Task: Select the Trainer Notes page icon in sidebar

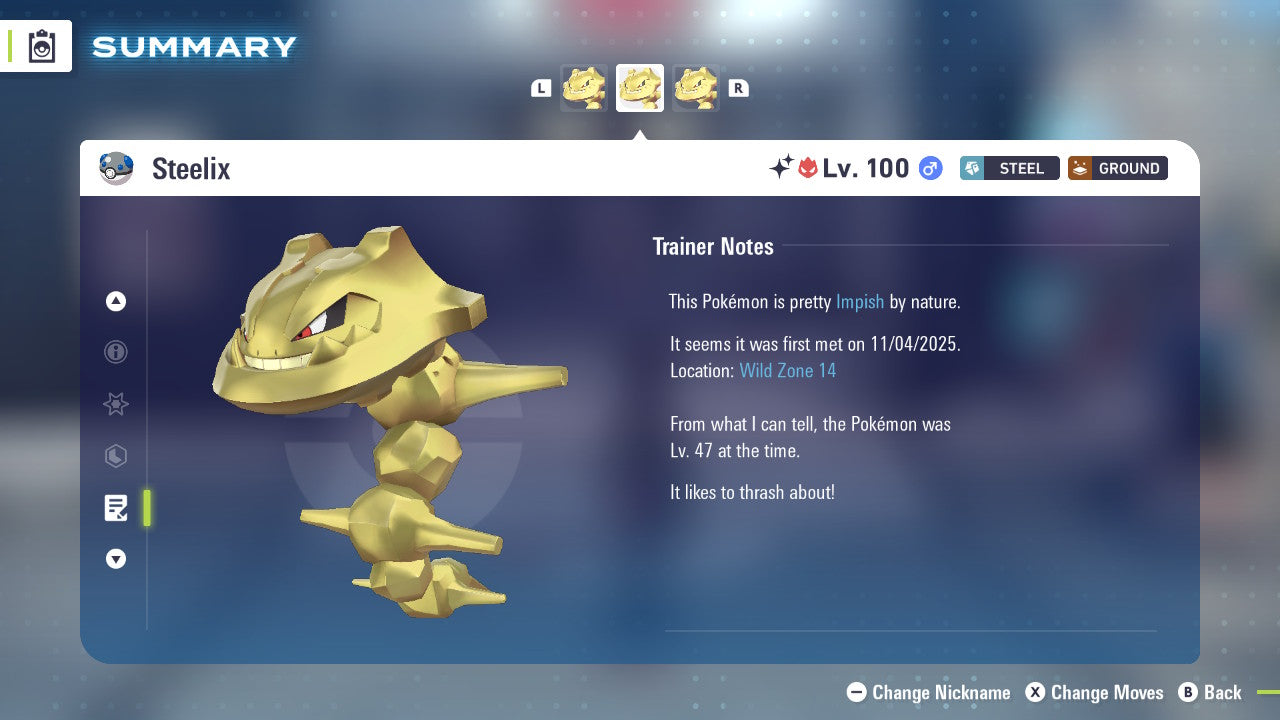Action: [116, 508]
